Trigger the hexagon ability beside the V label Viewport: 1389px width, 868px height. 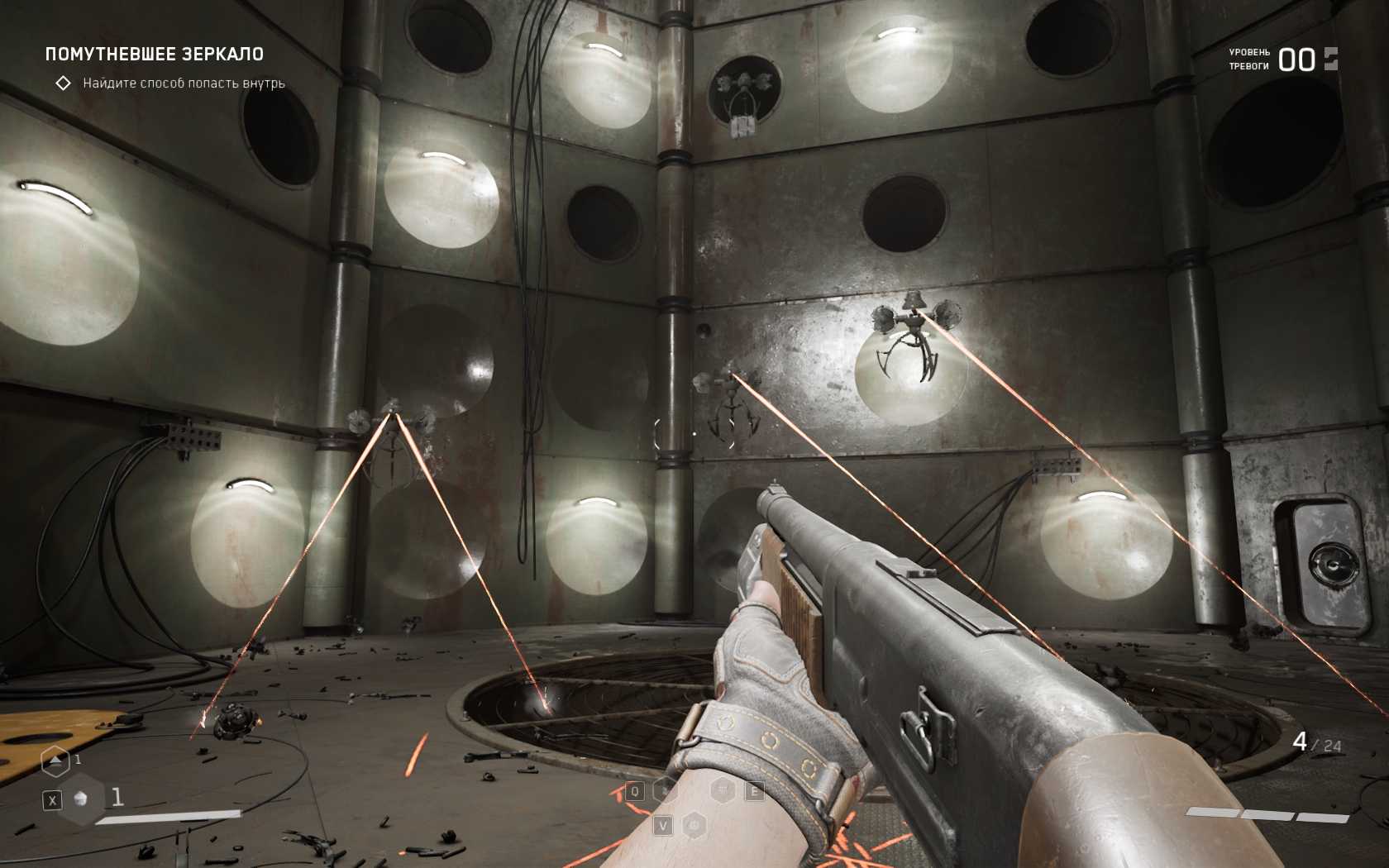[694, 825]
